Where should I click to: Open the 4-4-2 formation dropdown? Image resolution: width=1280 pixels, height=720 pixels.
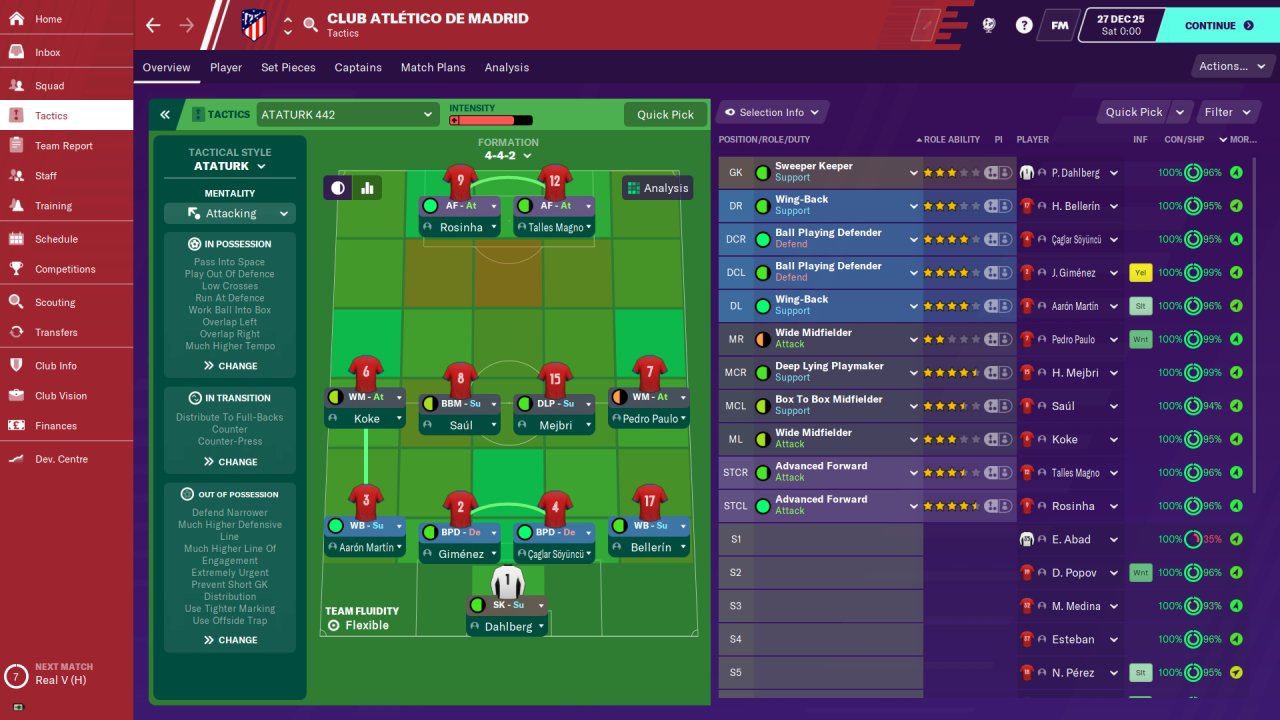[x=508, y=156]
